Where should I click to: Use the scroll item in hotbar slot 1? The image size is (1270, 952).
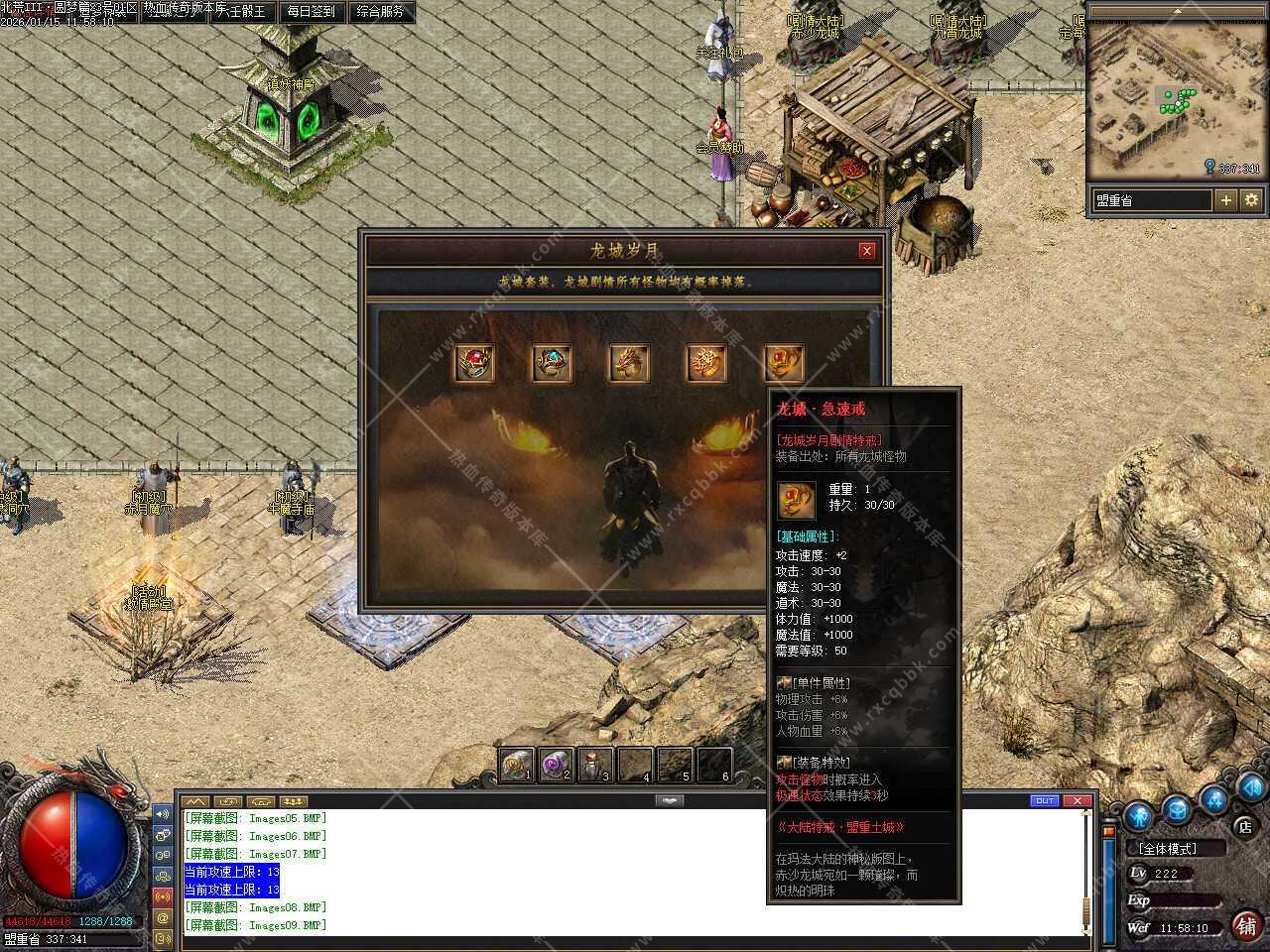[x=516, y=765]
